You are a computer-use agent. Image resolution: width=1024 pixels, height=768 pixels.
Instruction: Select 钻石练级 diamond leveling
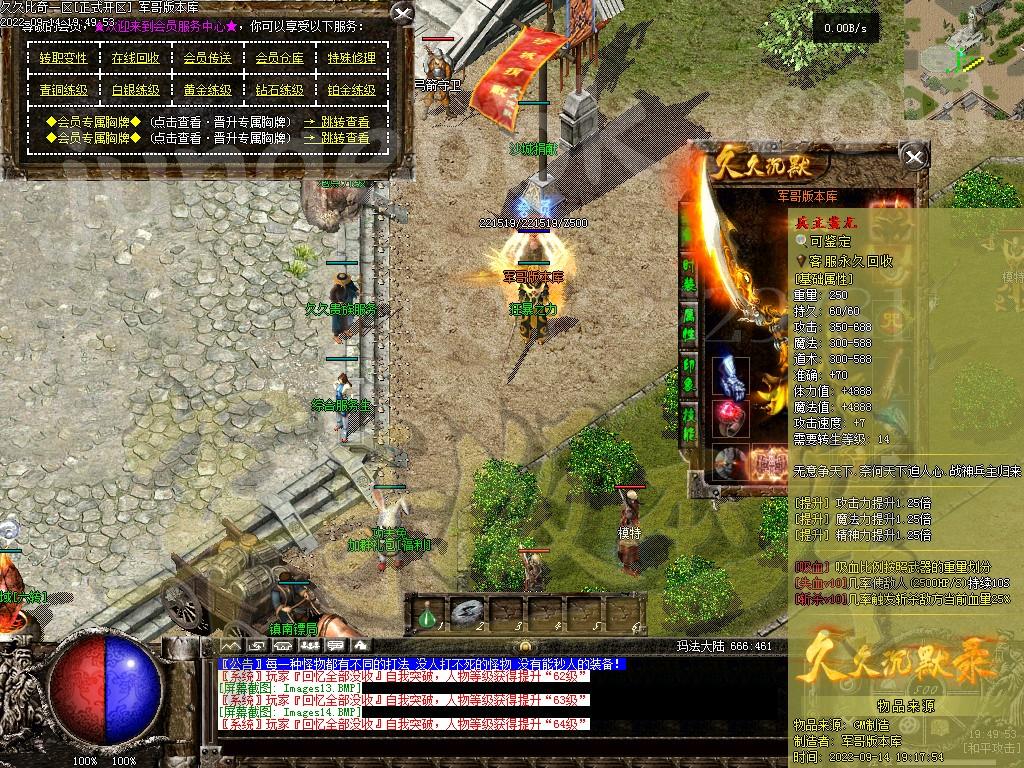(x=279, y=90)
